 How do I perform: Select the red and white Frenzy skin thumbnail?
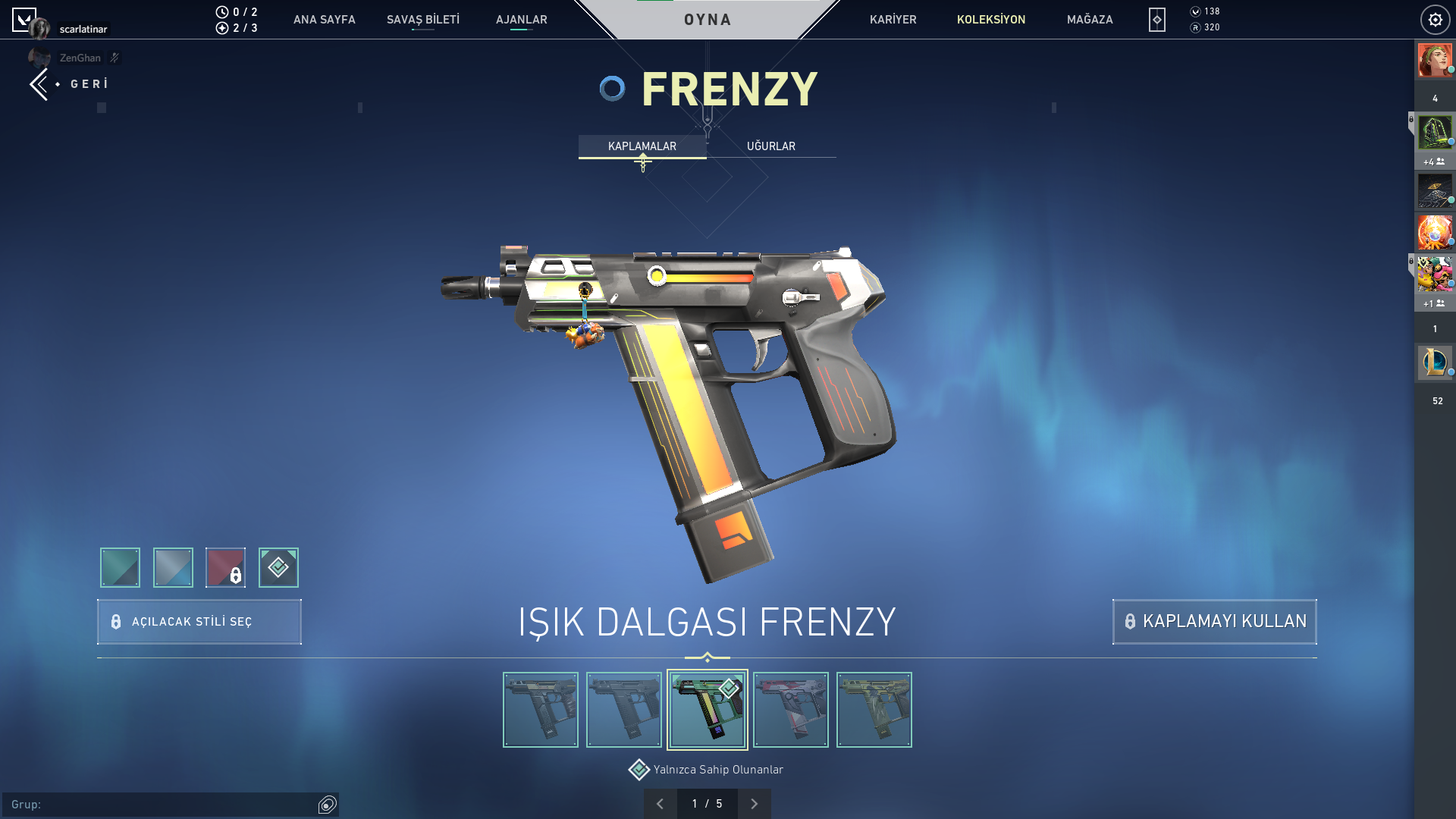[x=790, y=710]
